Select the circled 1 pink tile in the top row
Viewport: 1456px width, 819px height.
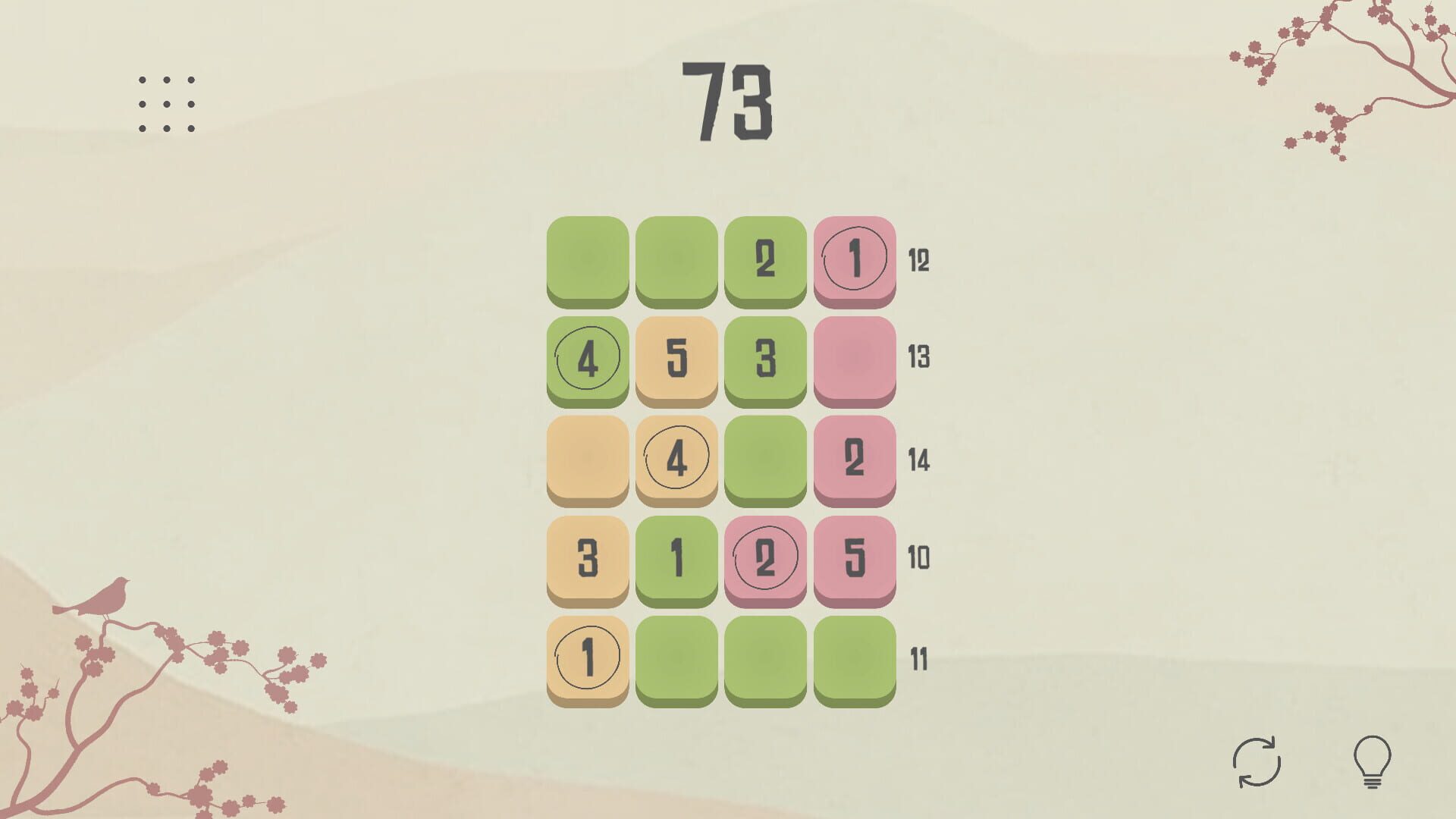[855, 258]
